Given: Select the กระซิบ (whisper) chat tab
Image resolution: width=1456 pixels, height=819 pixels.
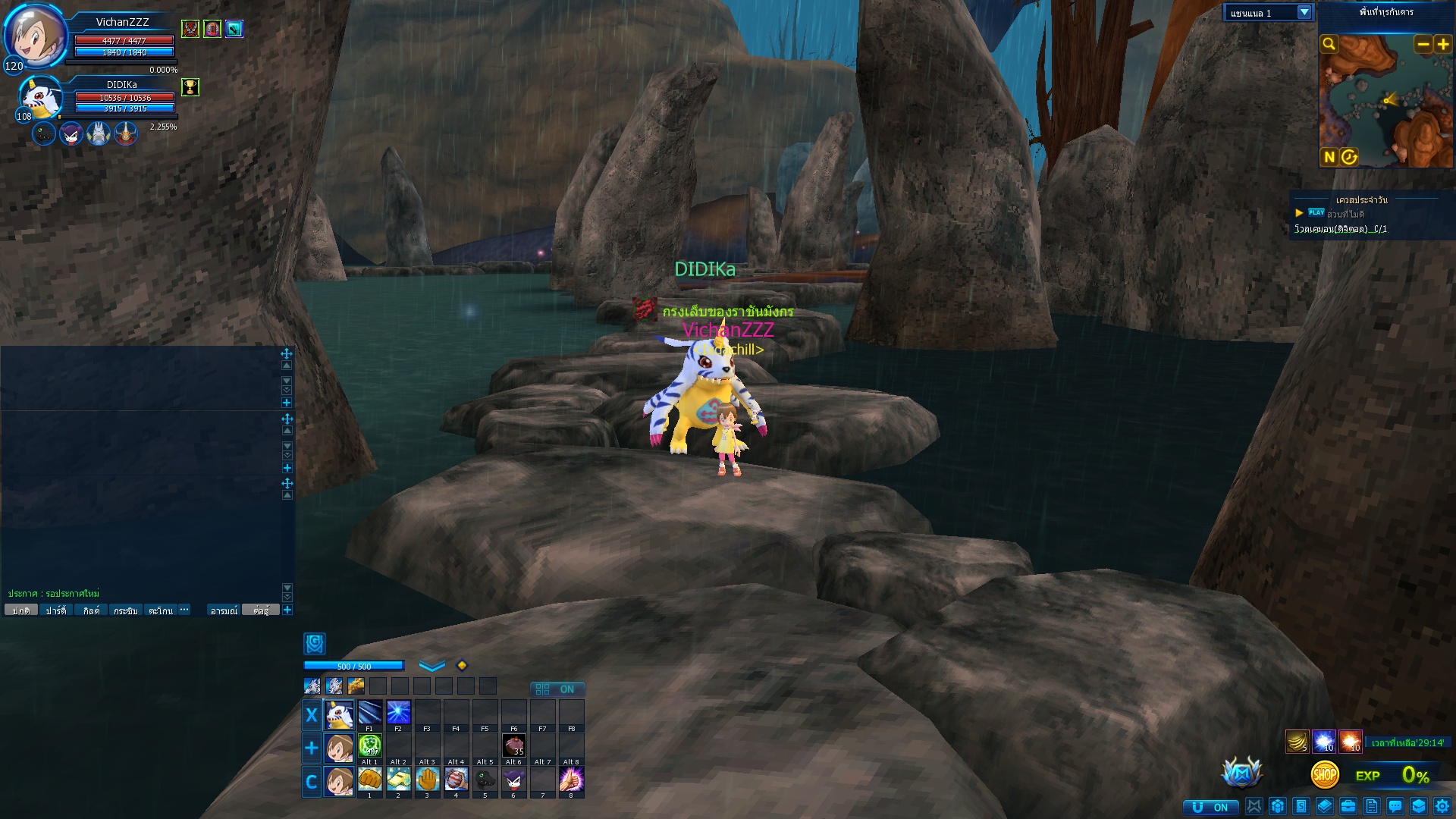Looking at the screenshot, I should [125, 610].
